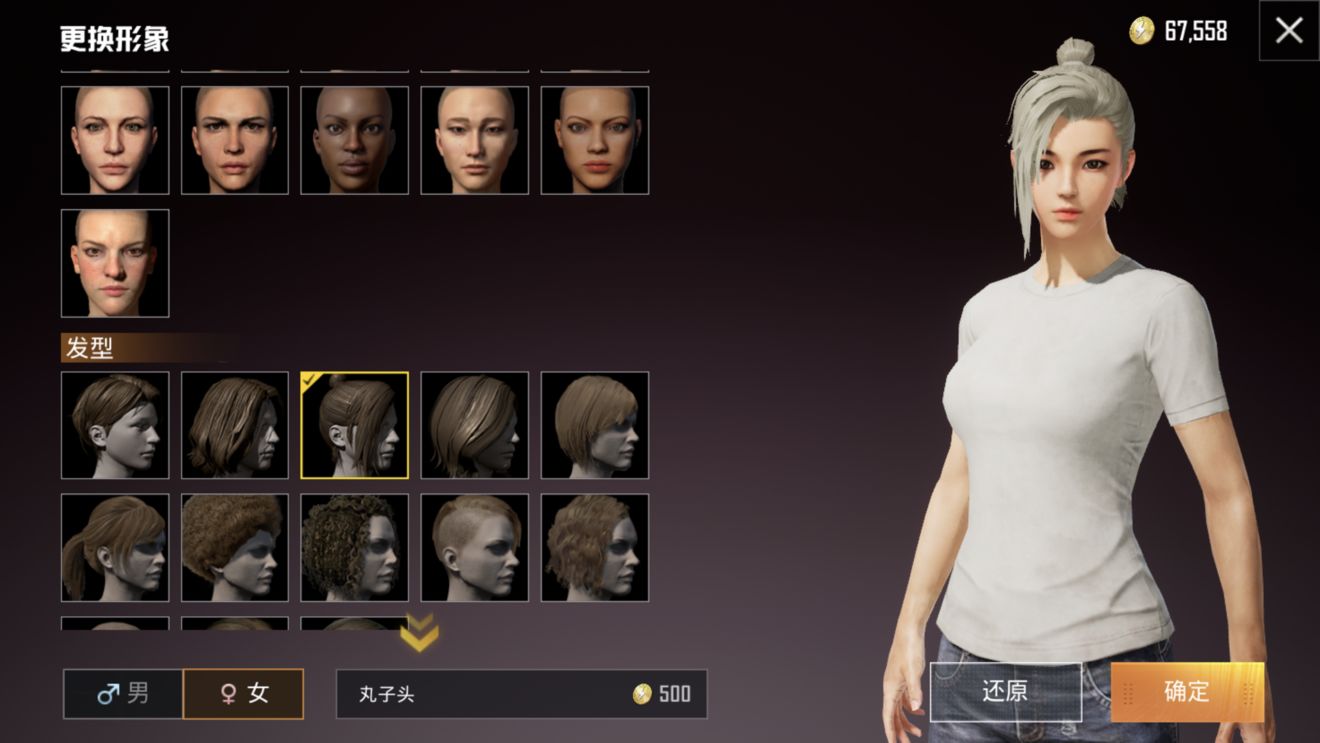The image size is (1320, 743).
Task: Choose the short pixie cut hairstyle
Action: tap(115, 425)
